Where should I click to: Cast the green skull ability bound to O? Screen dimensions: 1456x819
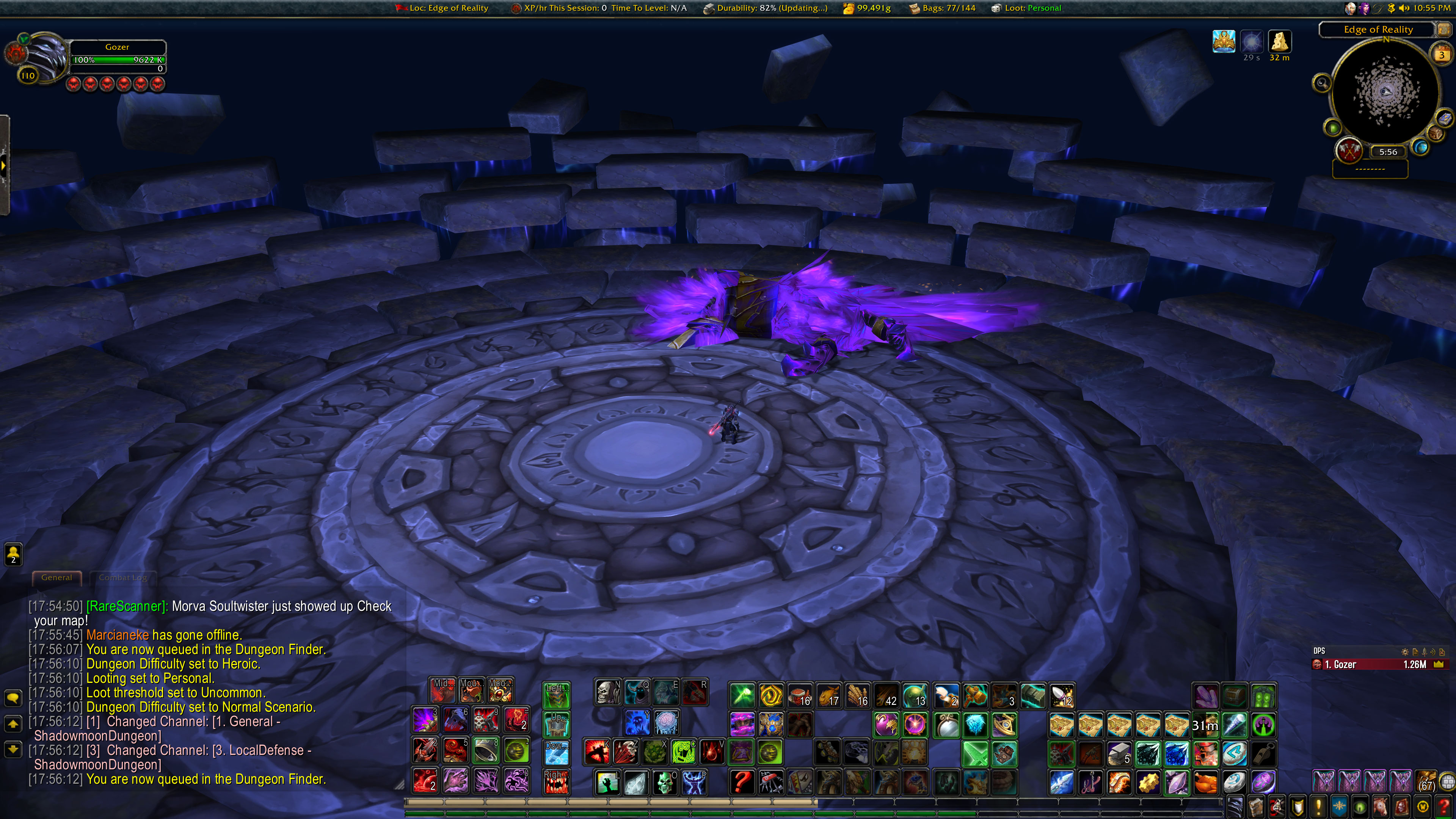pos(665,783)
